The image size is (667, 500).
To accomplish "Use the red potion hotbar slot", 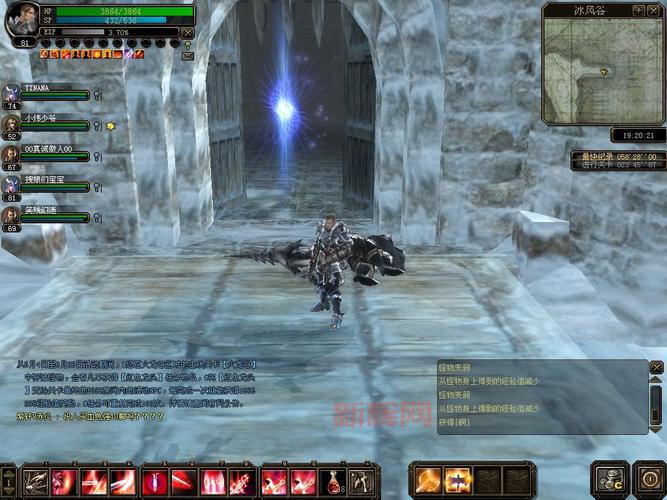I will (333, 482).
